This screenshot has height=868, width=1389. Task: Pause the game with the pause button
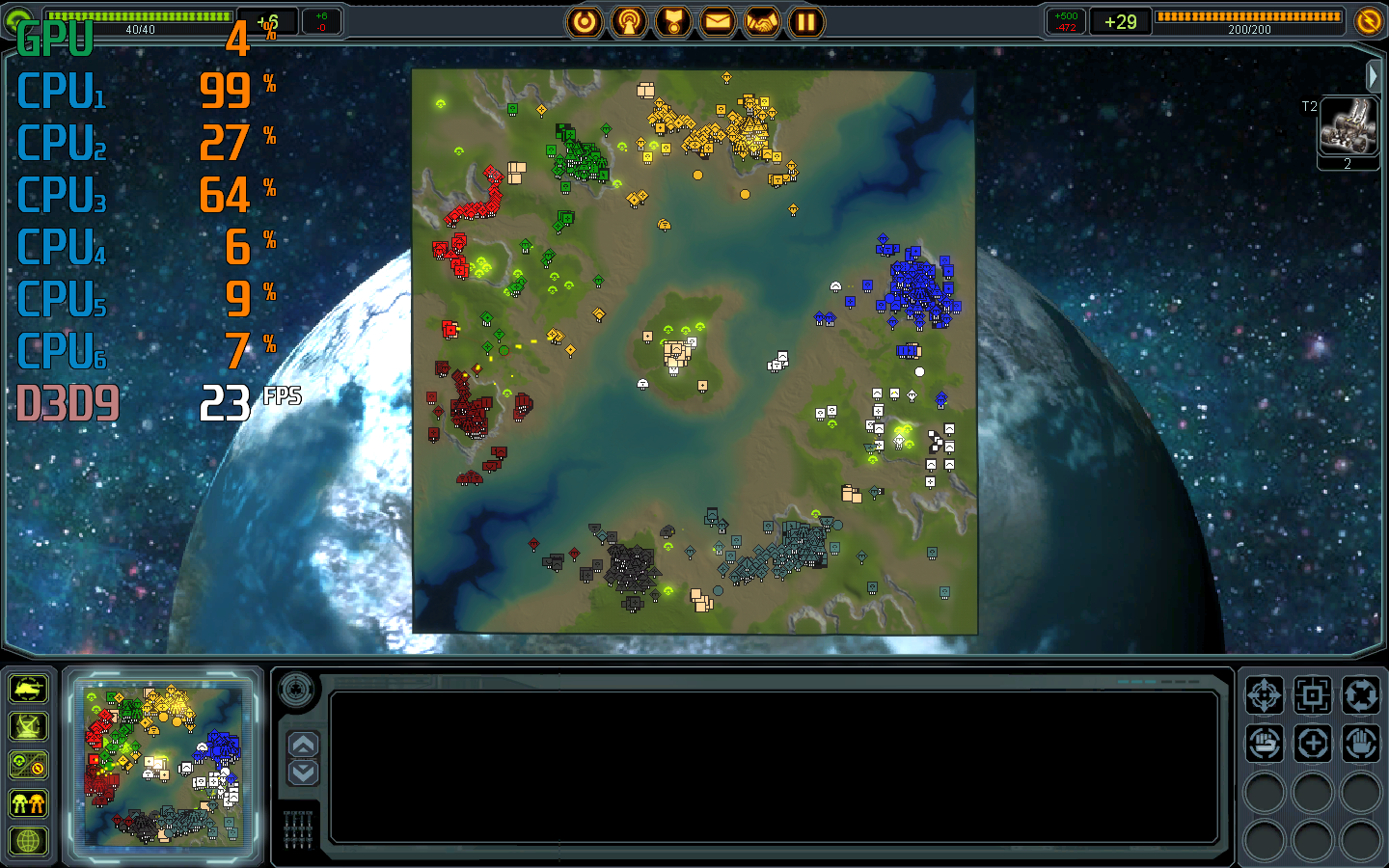pos(806,21)
